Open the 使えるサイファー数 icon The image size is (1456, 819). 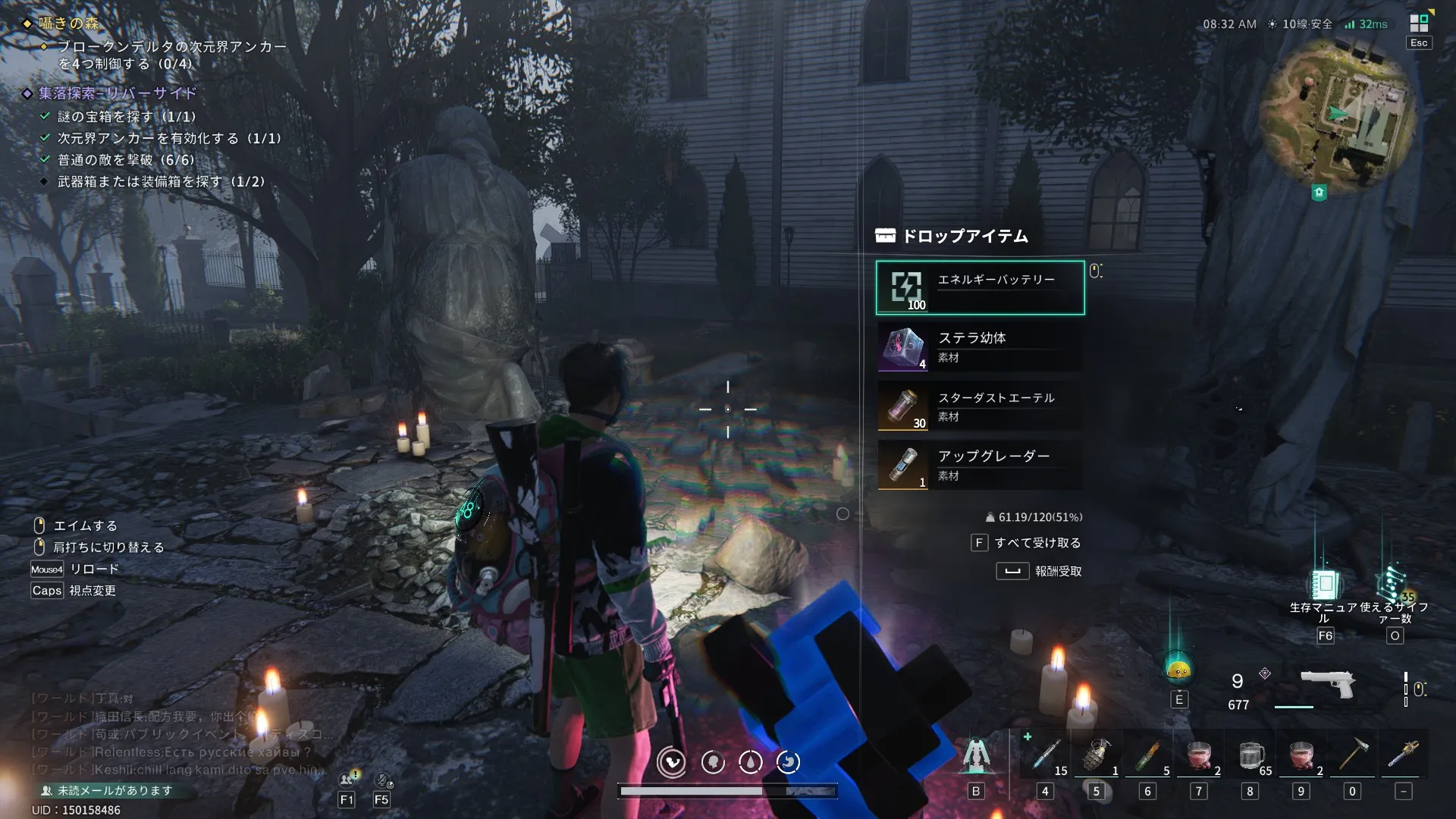click(x=1394, y=585)
